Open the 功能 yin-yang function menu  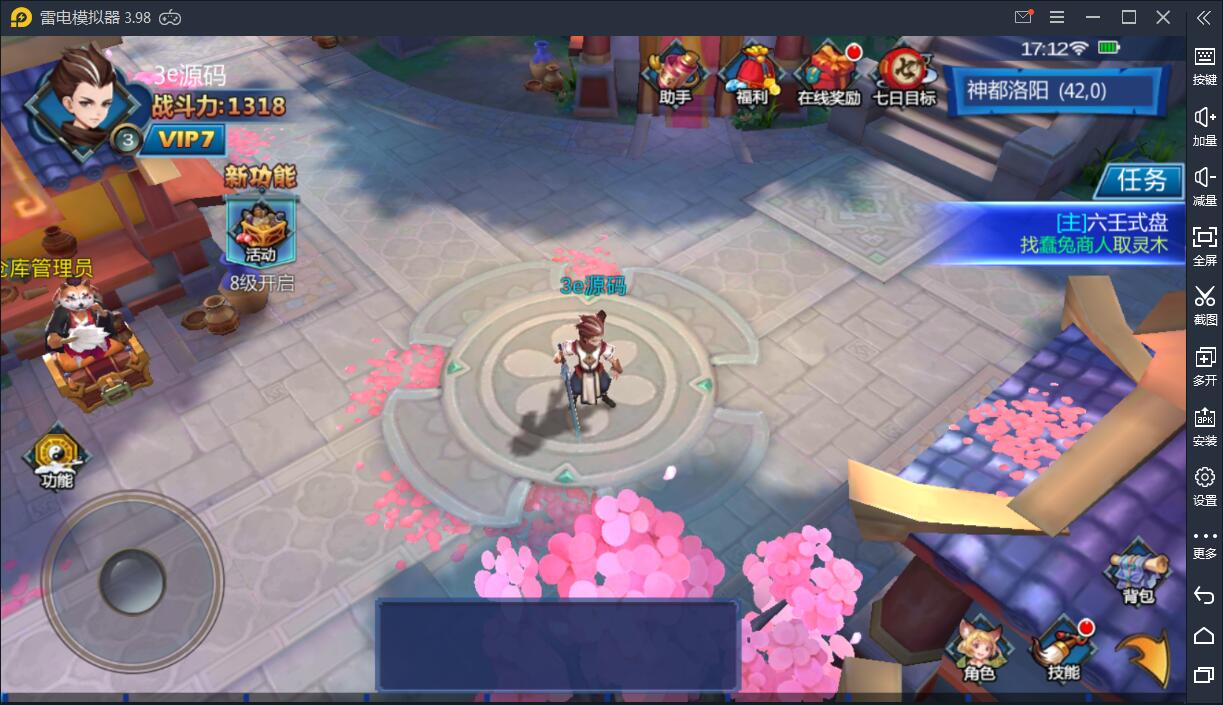point(58,460)
